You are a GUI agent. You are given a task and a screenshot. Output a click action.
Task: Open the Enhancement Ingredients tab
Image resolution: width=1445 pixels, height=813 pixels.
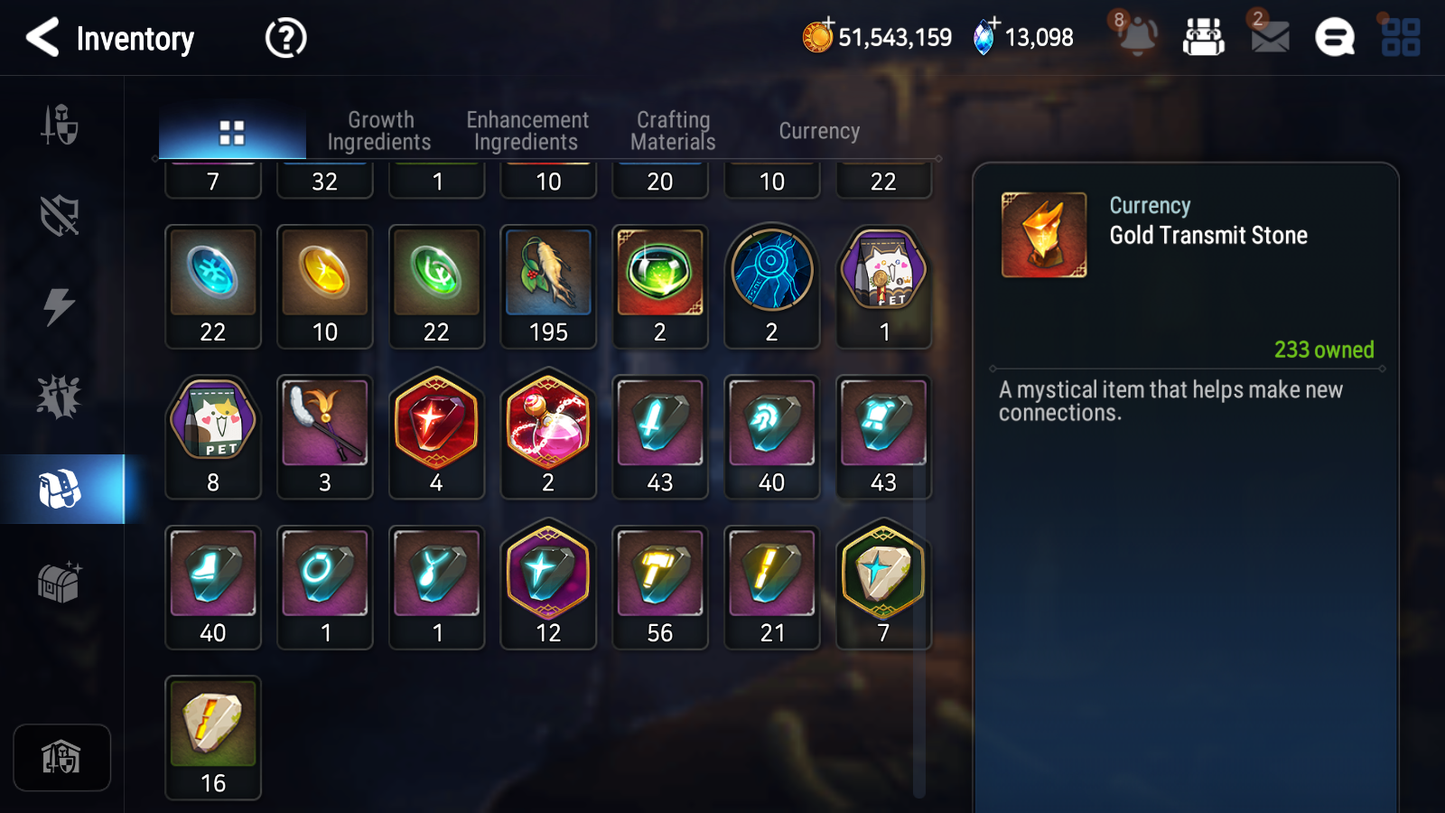pyautogui.click(x=527, y=131)
